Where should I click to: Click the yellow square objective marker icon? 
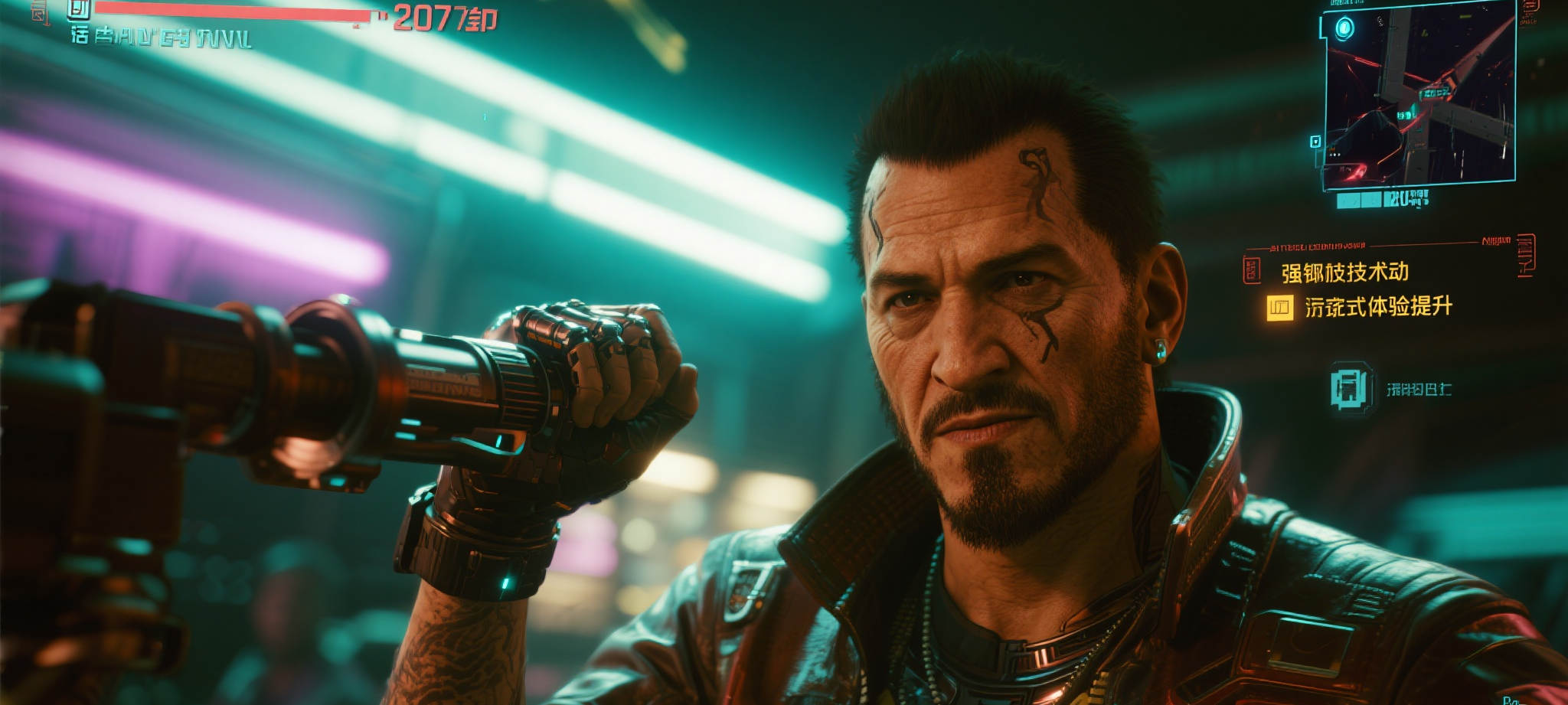point(1279,308)
